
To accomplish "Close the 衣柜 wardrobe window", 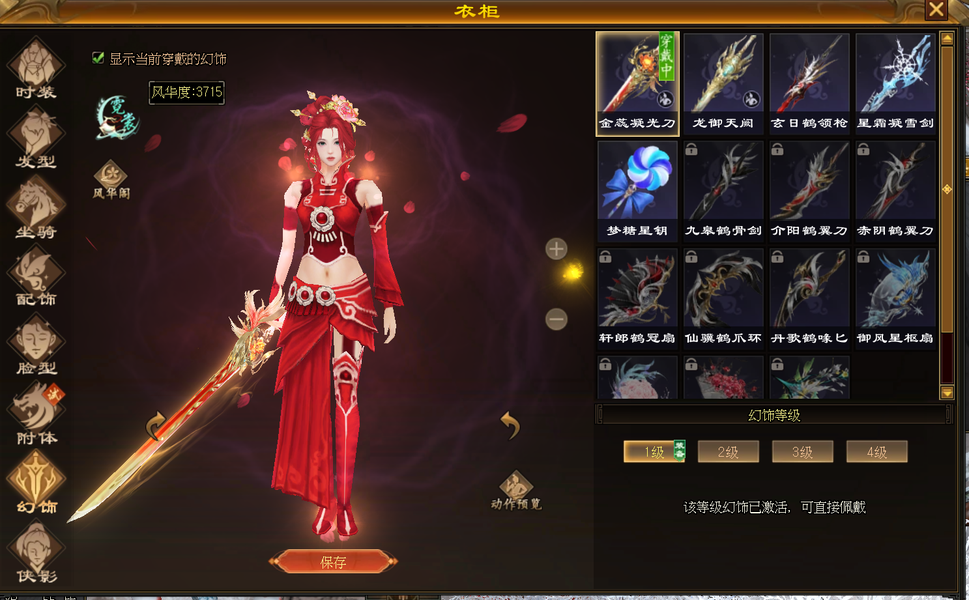I will [935, 10].
